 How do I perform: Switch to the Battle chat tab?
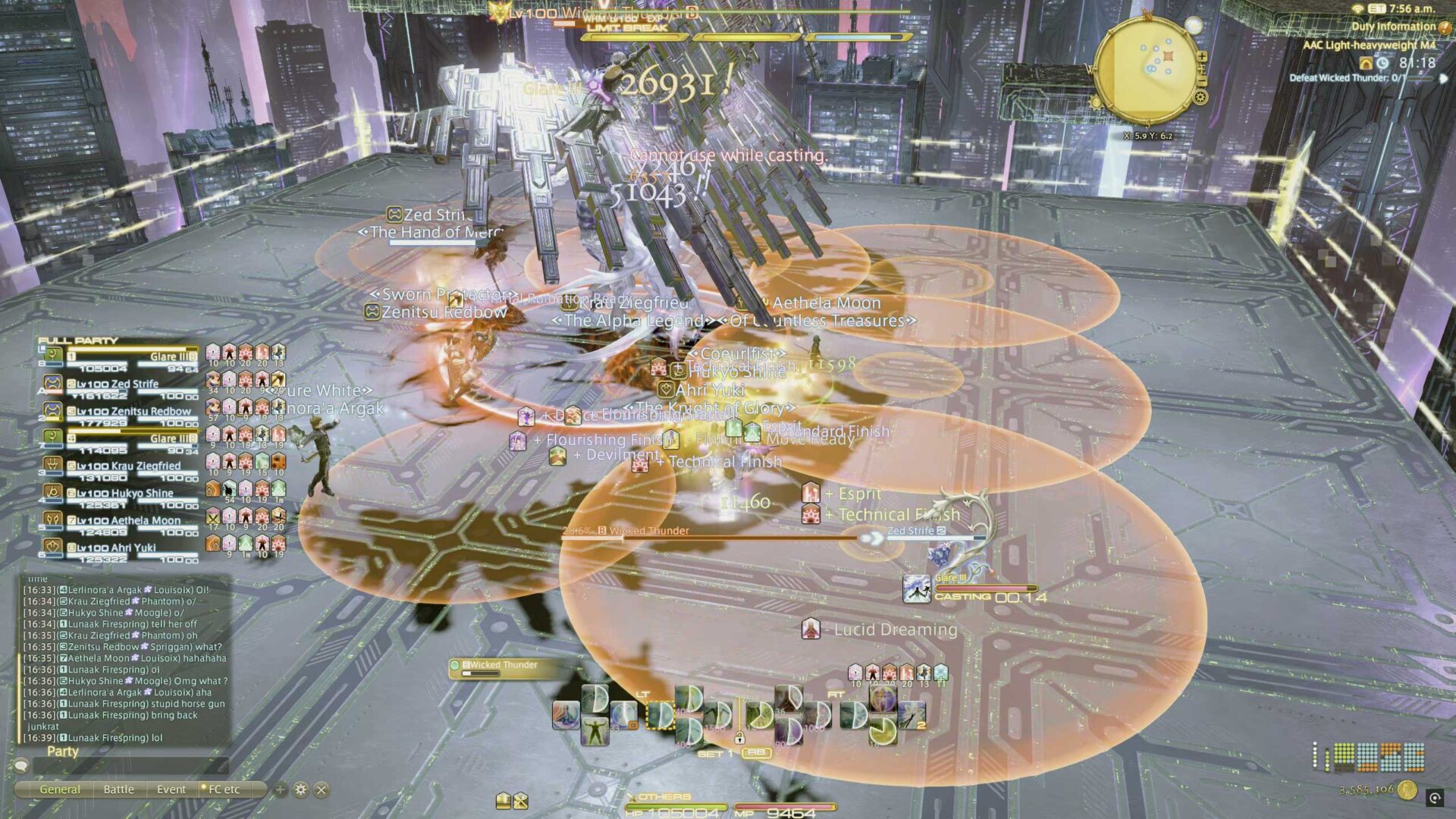(118, 789)
